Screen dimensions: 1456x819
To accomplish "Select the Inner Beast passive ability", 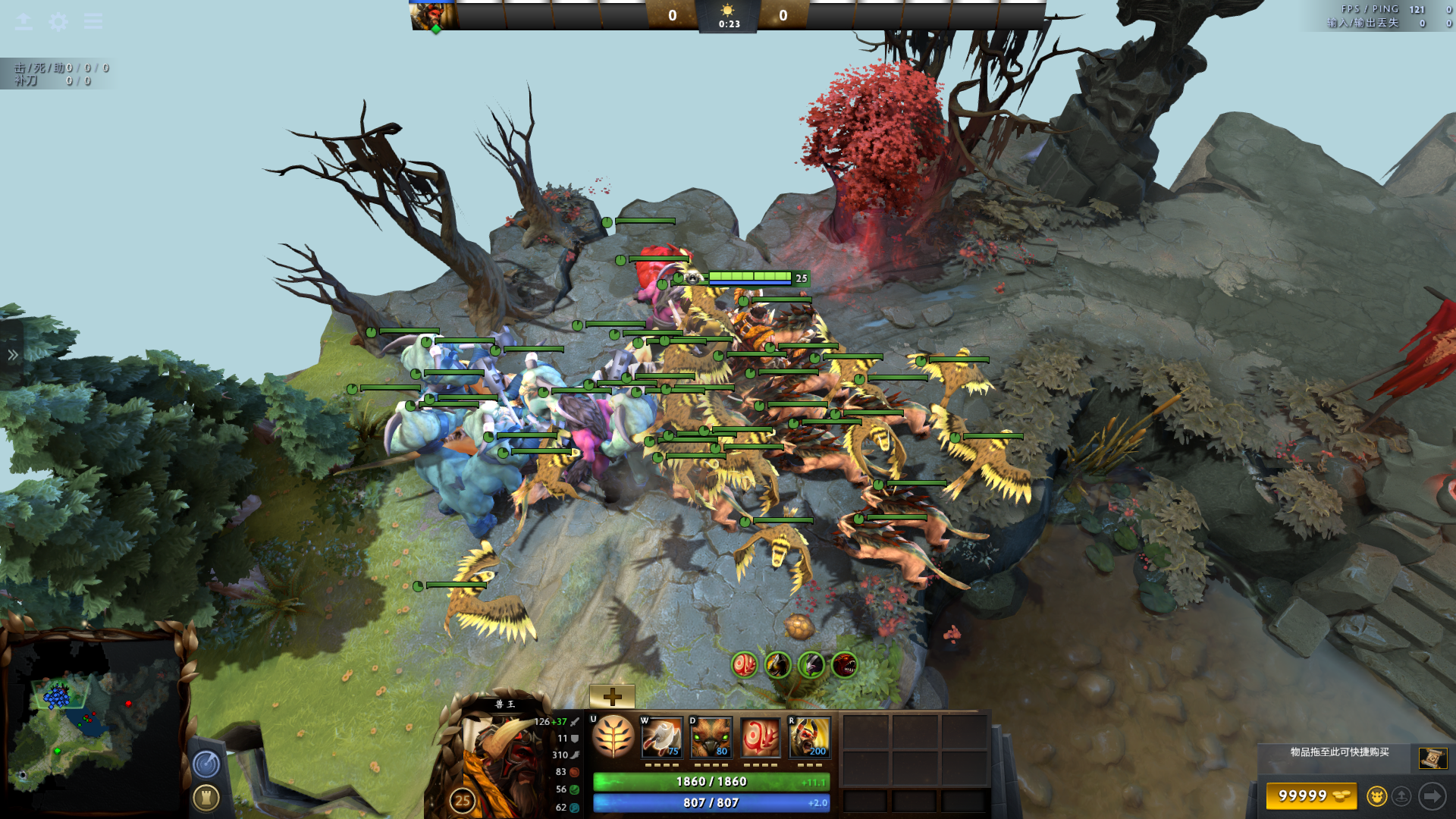I will tap(760, 737).
